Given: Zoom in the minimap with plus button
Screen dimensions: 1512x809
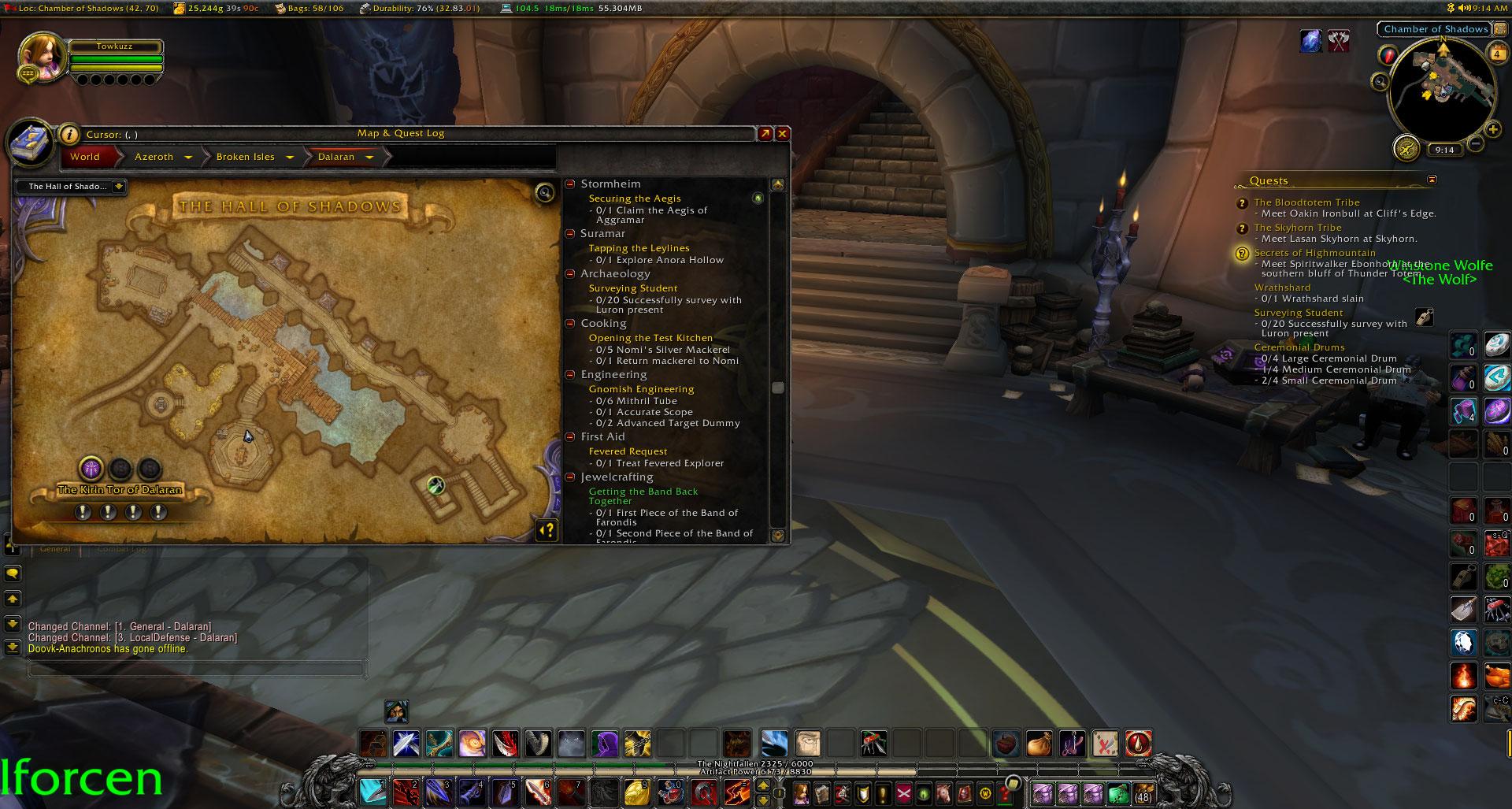Looking at the screenshot, I should click(1492, 130).
